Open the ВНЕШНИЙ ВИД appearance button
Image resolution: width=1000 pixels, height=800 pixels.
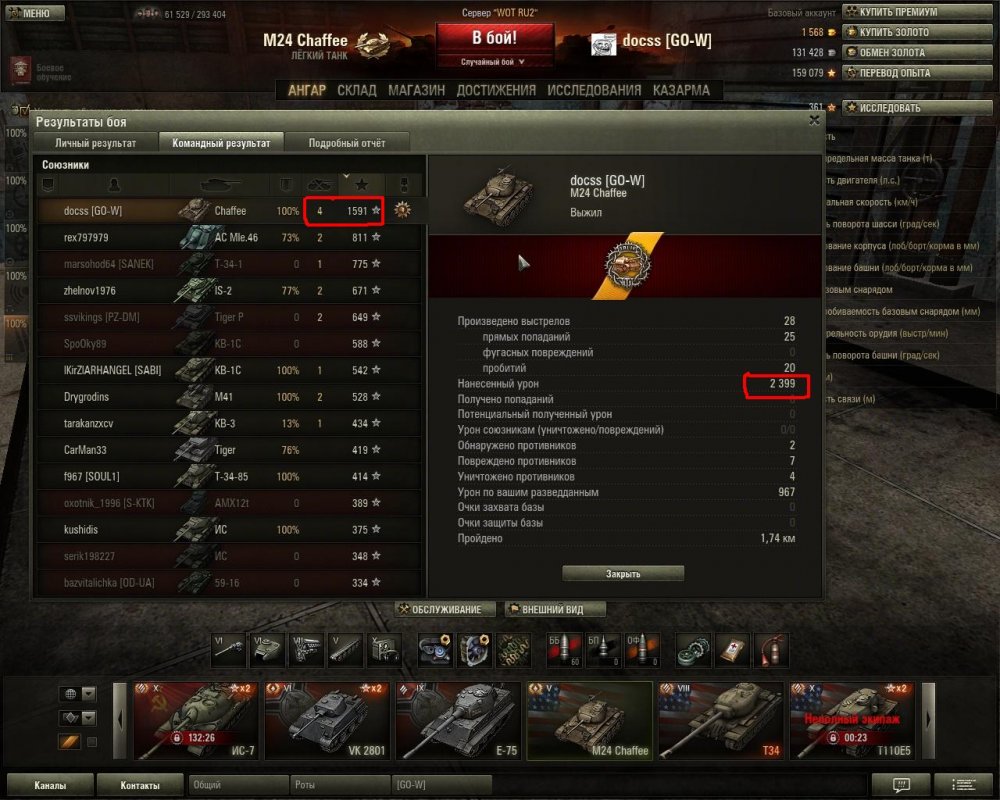point(555,609)
